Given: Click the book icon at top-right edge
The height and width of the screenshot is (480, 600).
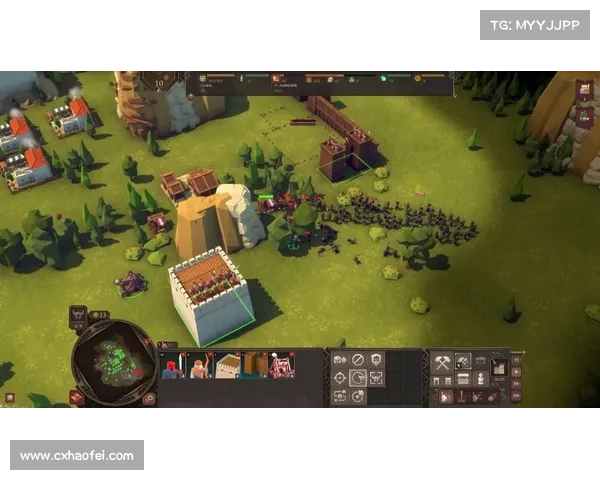Looking at the screenshot, I should pyautogui.click(x=585, y=89).
